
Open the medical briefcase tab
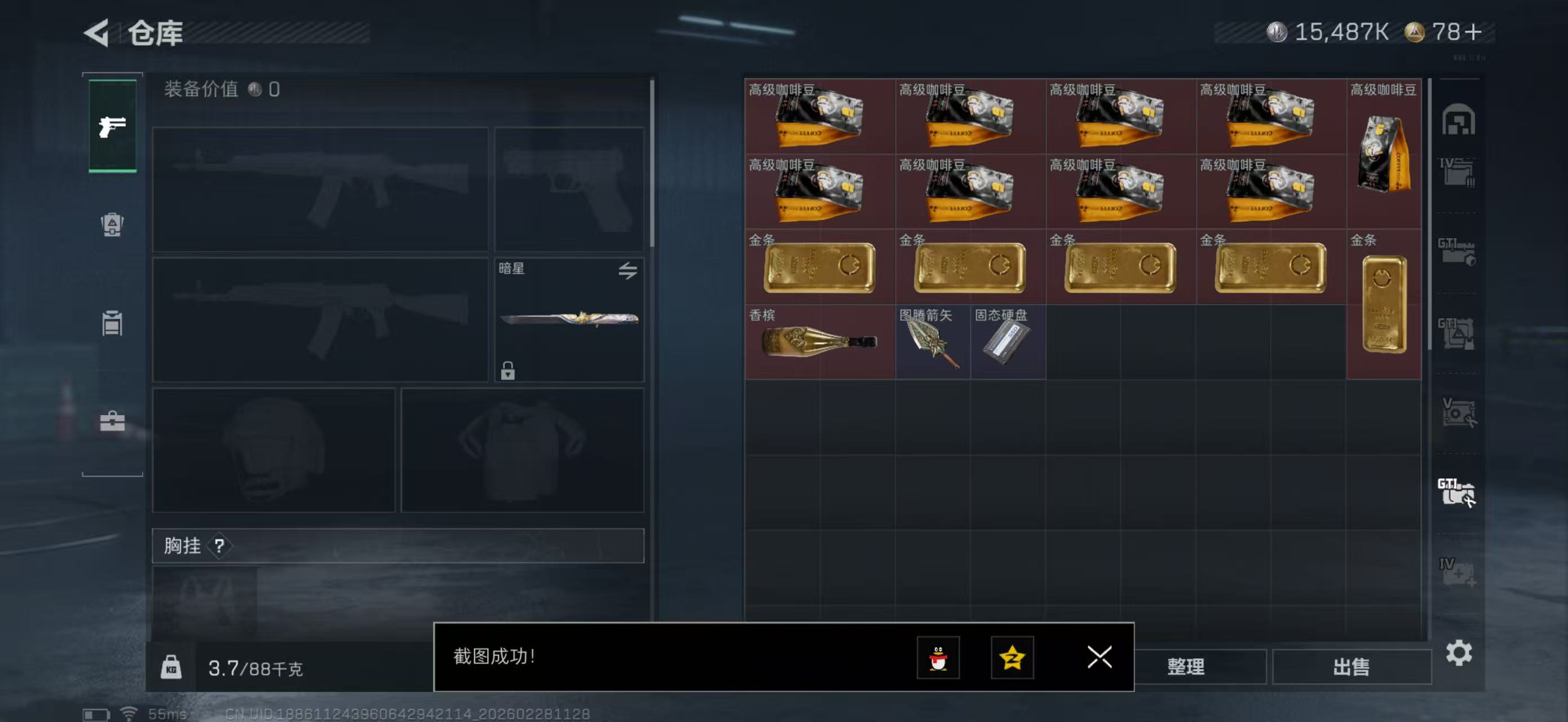pyautogui.click(x=112, y=421)
